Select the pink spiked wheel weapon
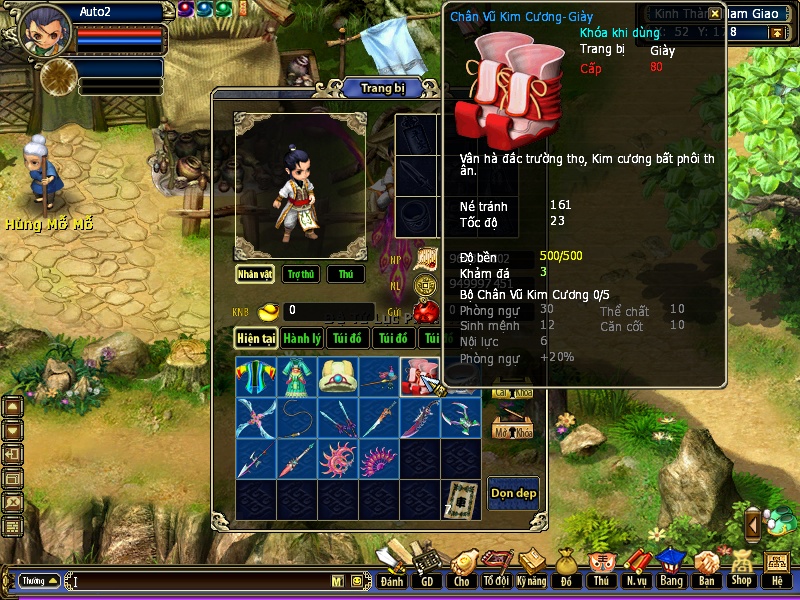This screenshot has width=800, height=600. (x=337, y=459)
